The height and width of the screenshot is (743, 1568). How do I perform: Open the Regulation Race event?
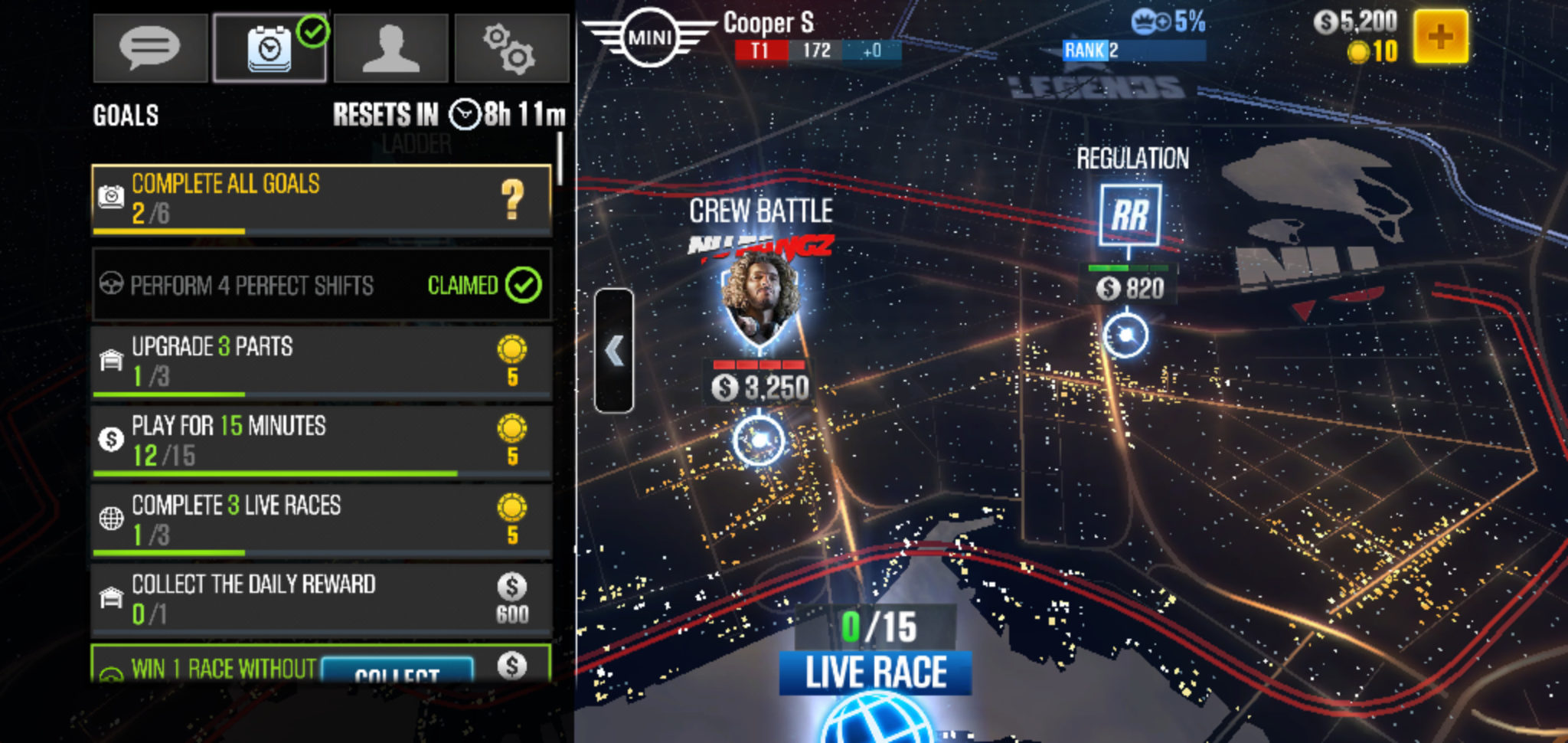tap(1125, 335)
